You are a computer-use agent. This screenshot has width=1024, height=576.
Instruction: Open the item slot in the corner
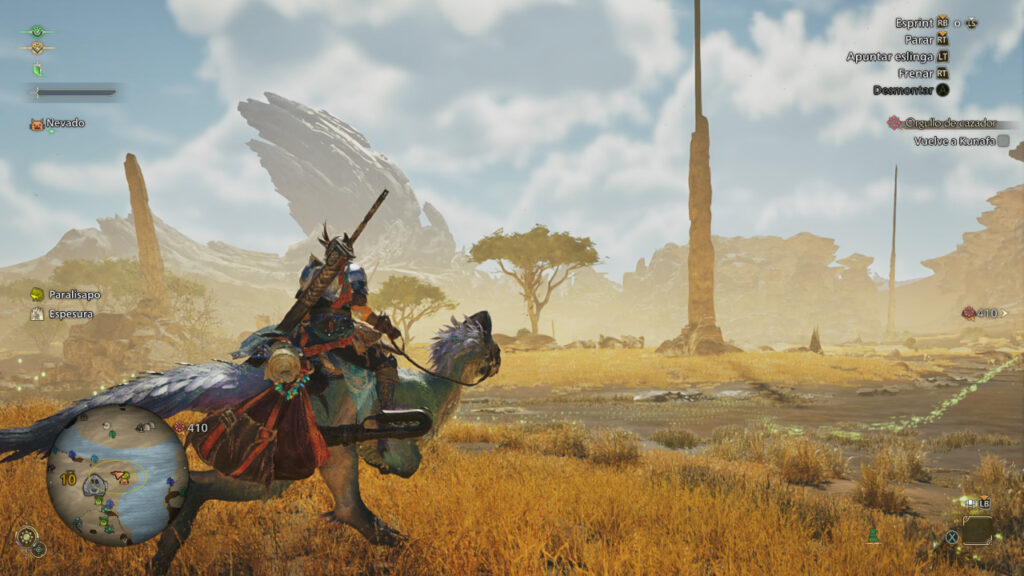(x=977, y=528)
